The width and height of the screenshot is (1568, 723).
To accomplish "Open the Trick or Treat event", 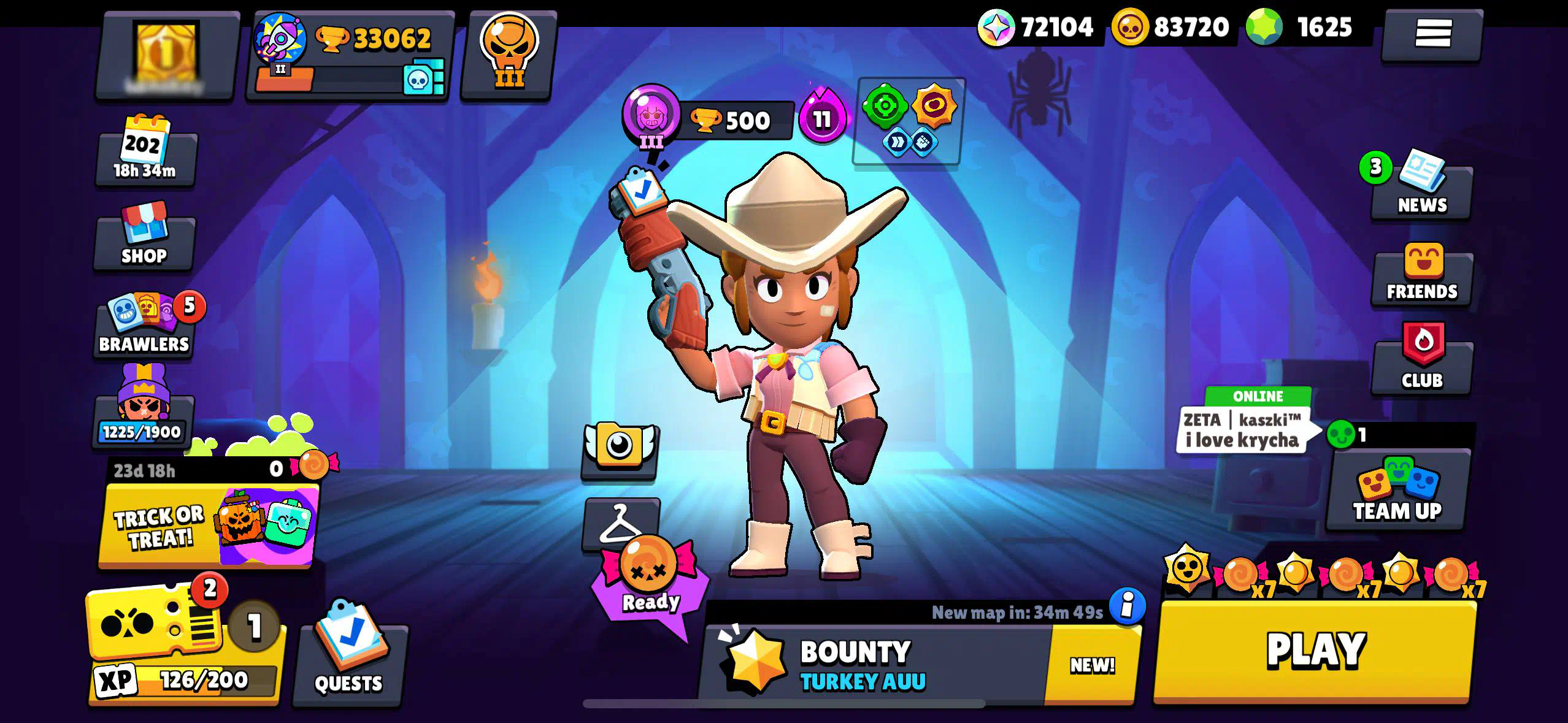I will (x=209, y=524).
